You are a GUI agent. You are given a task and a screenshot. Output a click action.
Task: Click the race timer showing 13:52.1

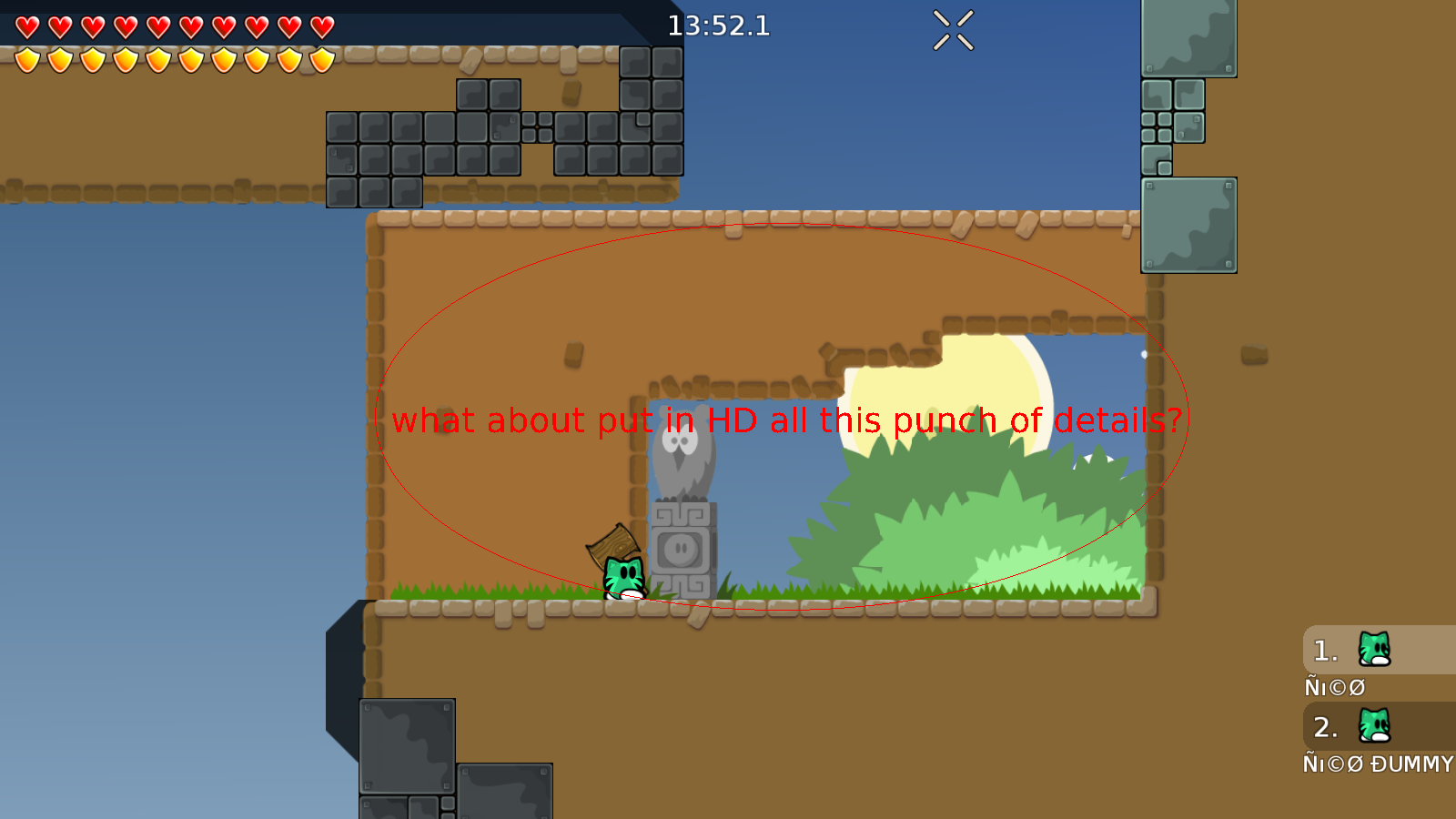[x=718, y=26]
